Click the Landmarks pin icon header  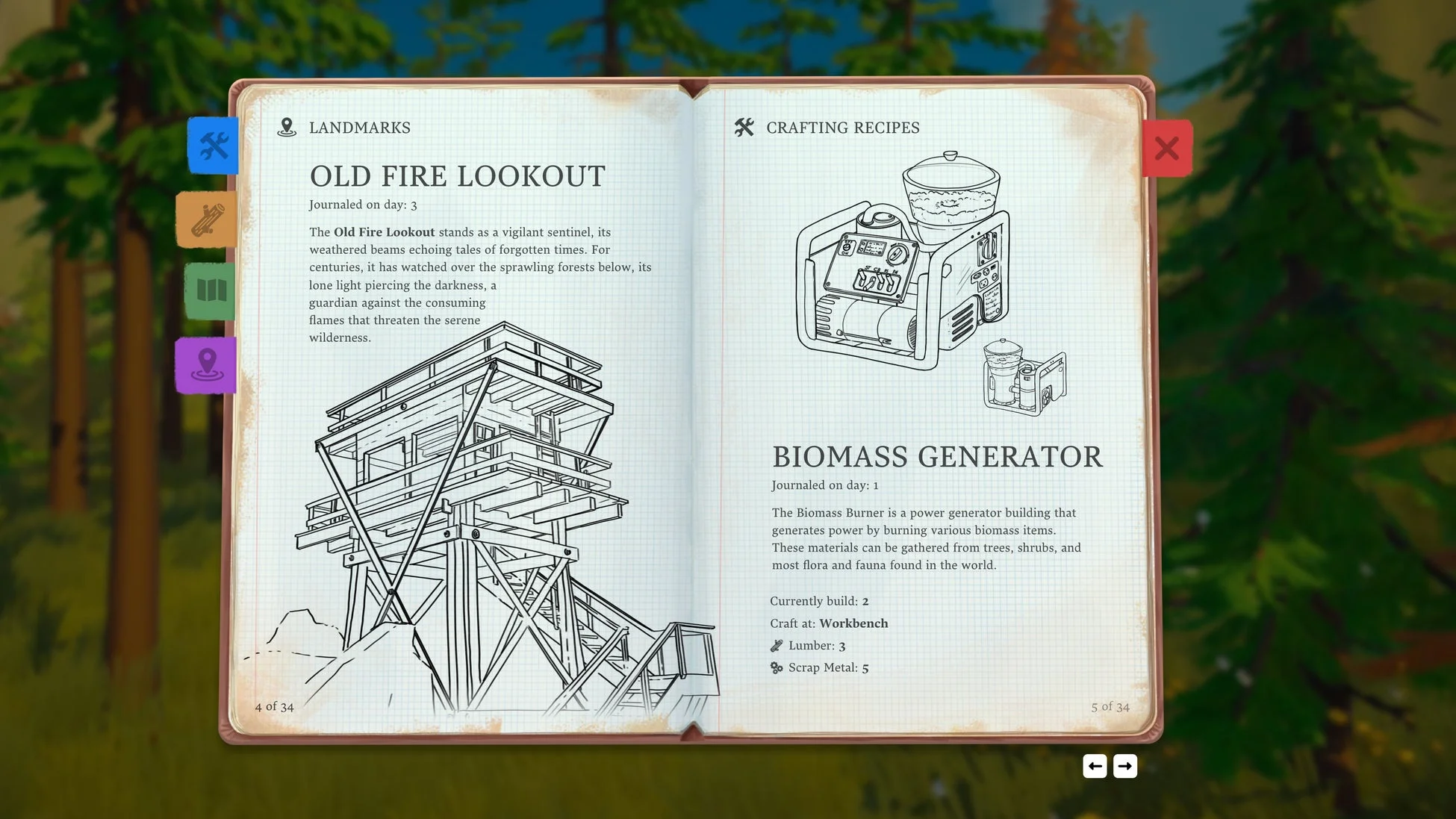click(287, 127)
